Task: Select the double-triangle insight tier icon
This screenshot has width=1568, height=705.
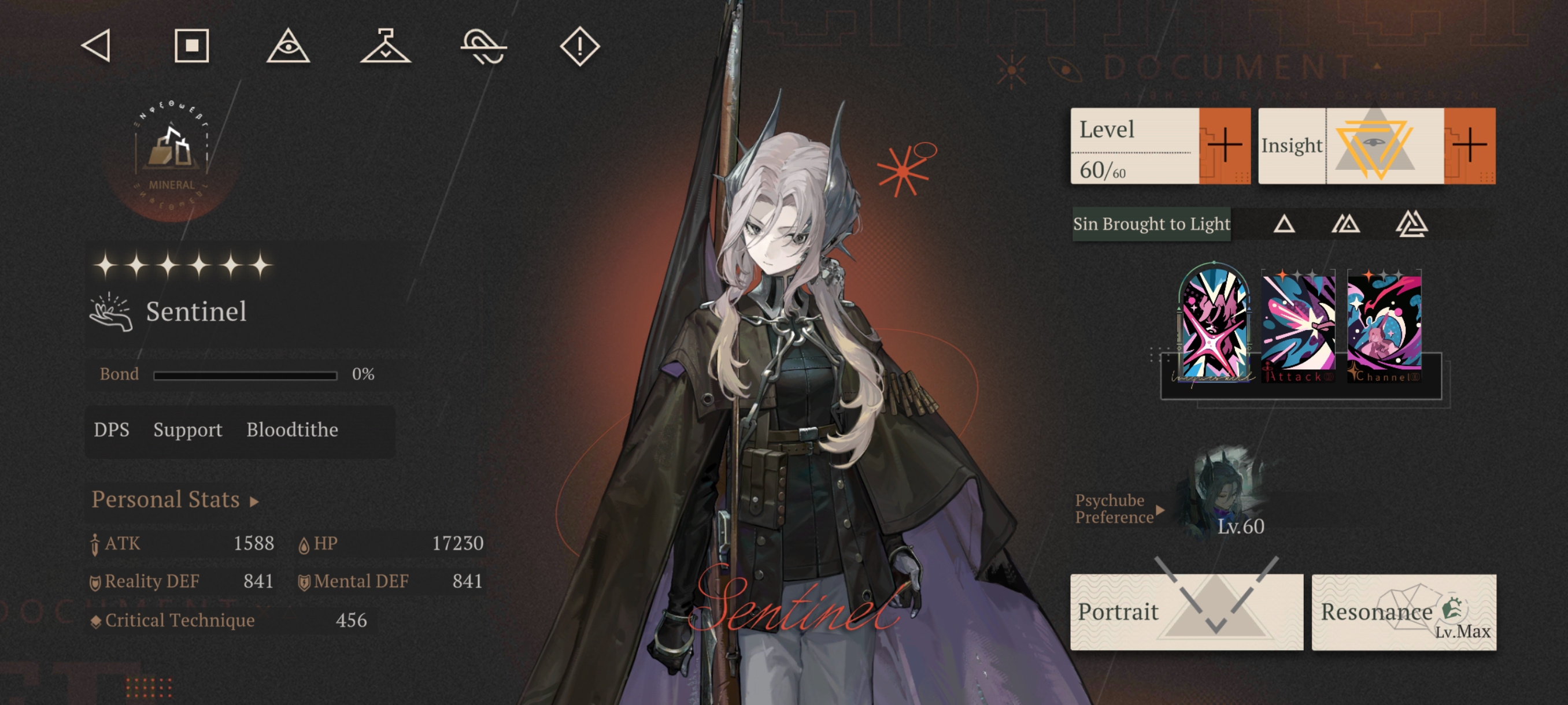Action: pyautogui.click(x=1346, y=224)
